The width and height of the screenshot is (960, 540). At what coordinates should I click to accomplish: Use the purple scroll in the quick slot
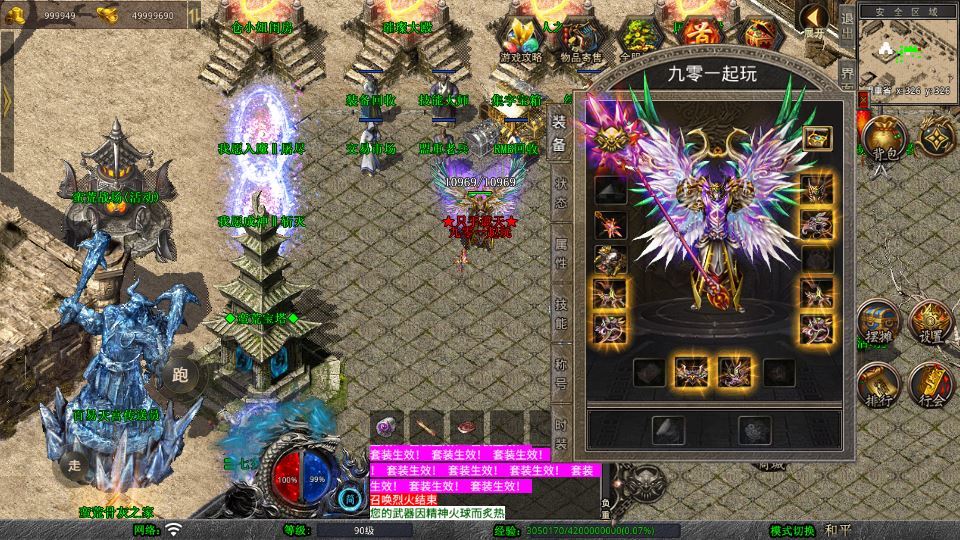coord(388,425)
